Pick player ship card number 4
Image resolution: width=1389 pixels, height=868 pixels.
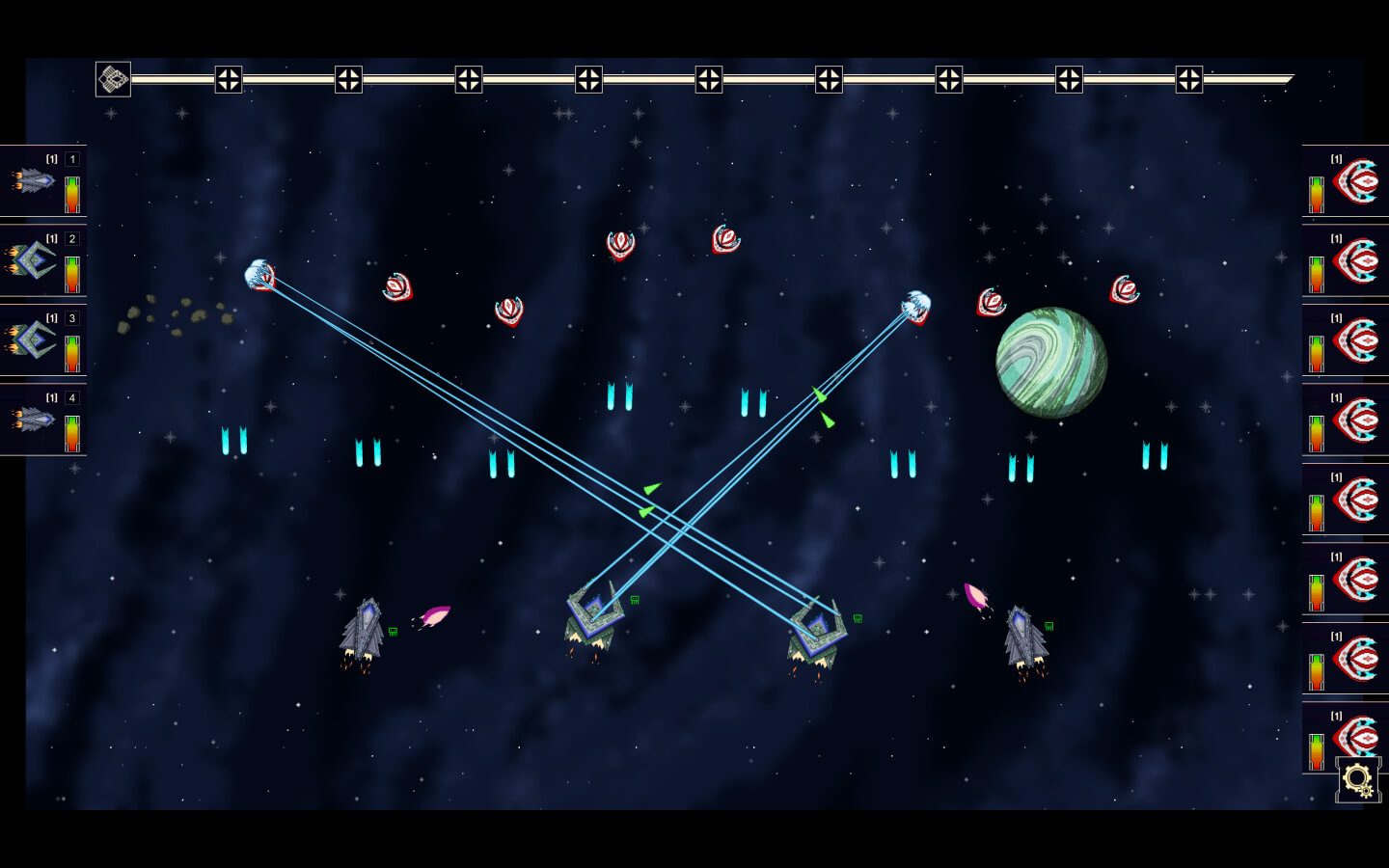(42, 420)
